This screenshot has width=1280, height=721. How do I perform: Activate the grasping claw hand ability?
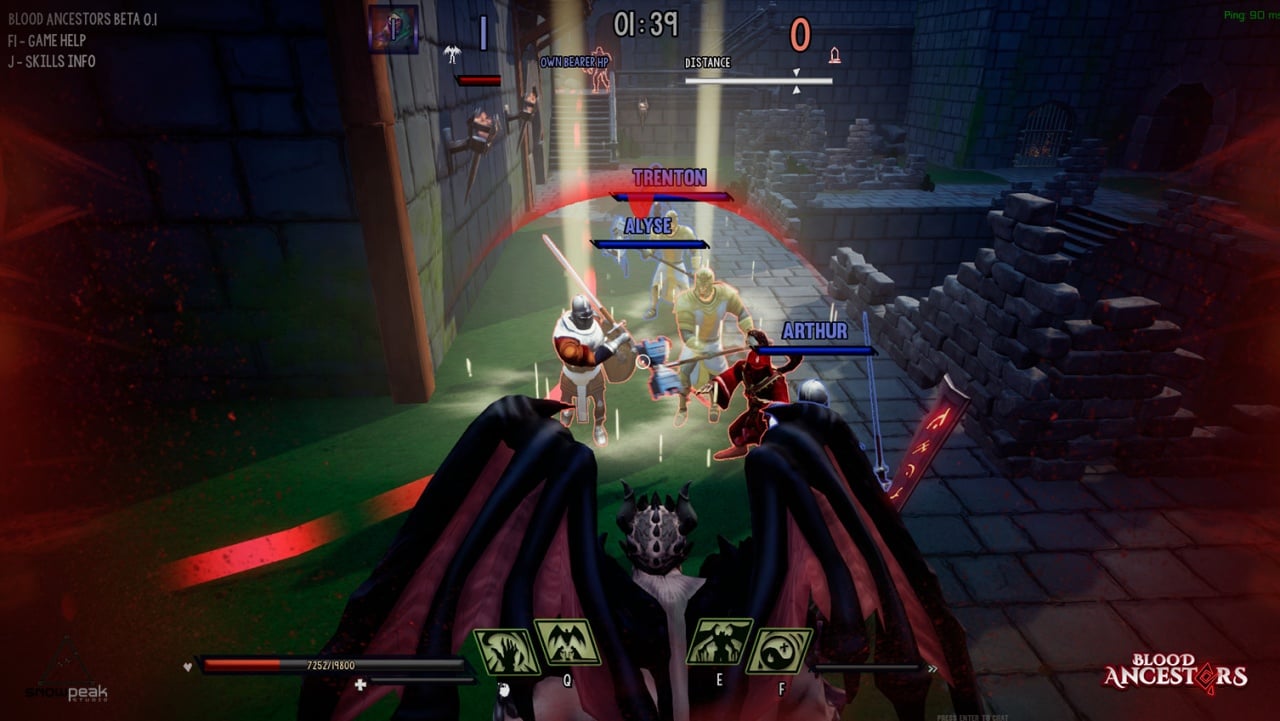tap(505, 650)
